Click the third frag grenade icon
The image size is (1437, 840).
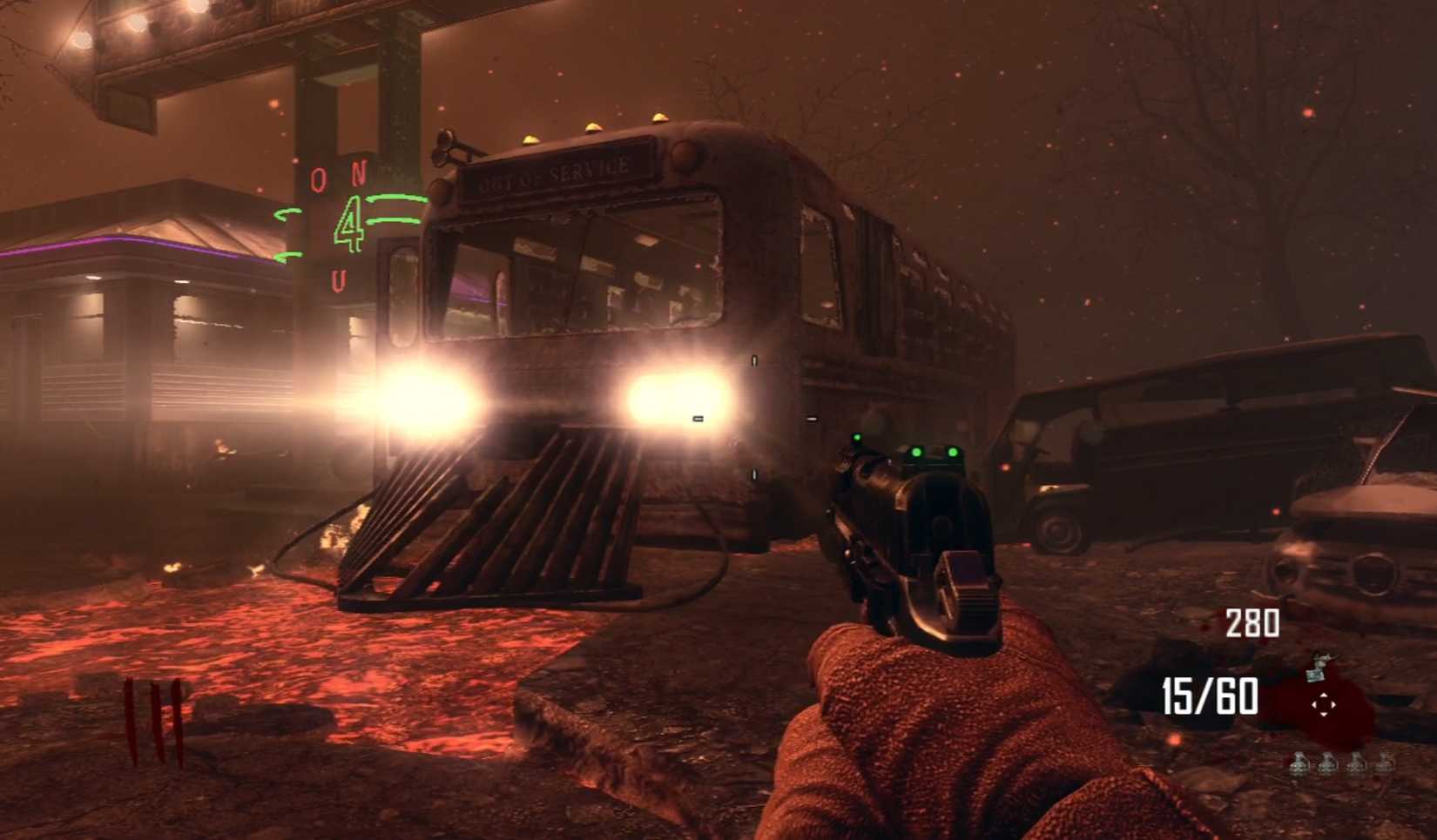pos(1356,765)
